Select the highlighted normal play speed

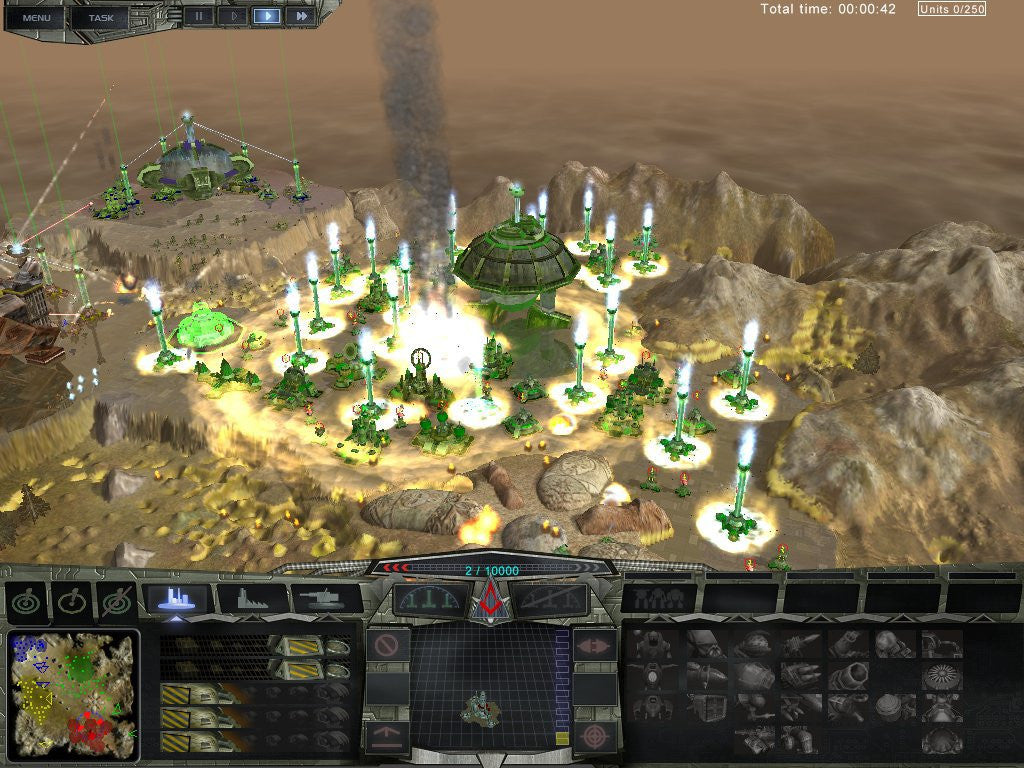pyautogui.click(x=266, y=16)
